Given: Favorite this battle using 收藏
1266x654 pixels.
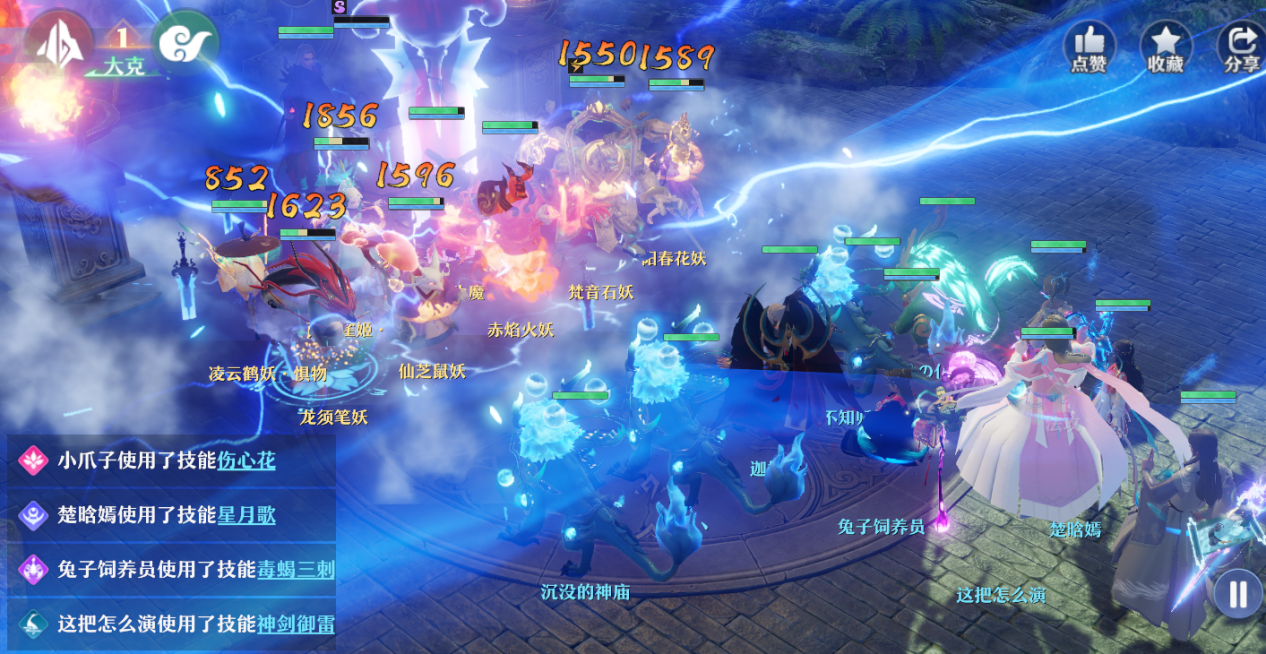Looking at the screenshot, I should pos(1166,46).
